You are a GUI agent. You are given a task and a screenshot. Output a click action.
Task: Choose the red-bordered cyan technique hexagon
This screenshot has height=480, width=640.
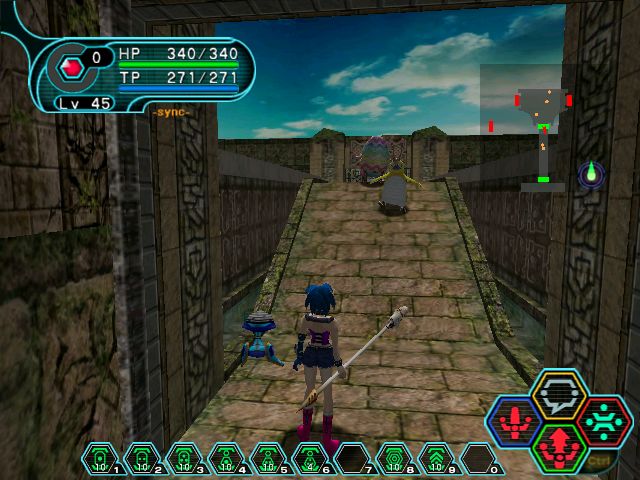pos(602,421)
